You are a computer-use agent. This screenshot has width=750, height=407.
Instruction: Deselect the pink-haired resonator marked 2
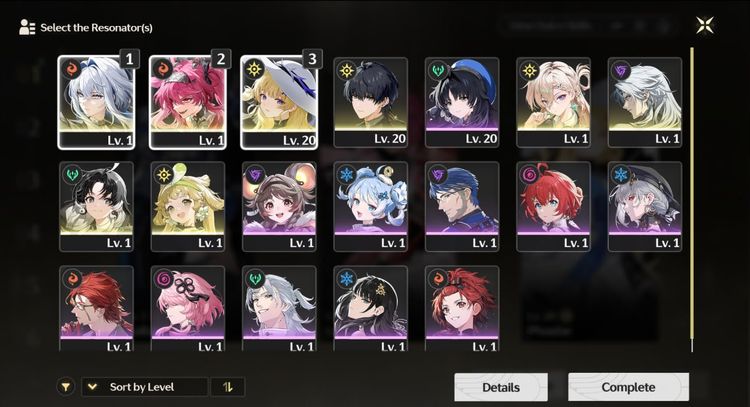click(x=187, y=102)
